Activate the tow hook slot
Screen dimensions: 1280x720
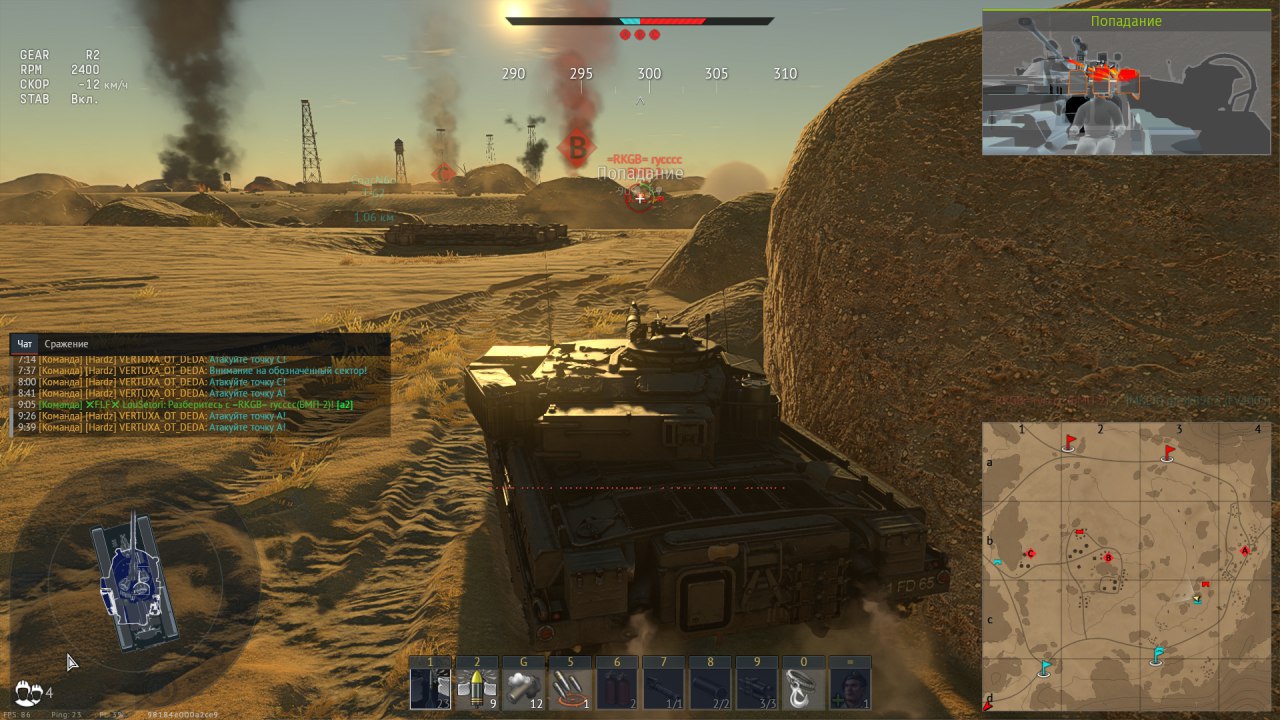click(x=803, y=688)
